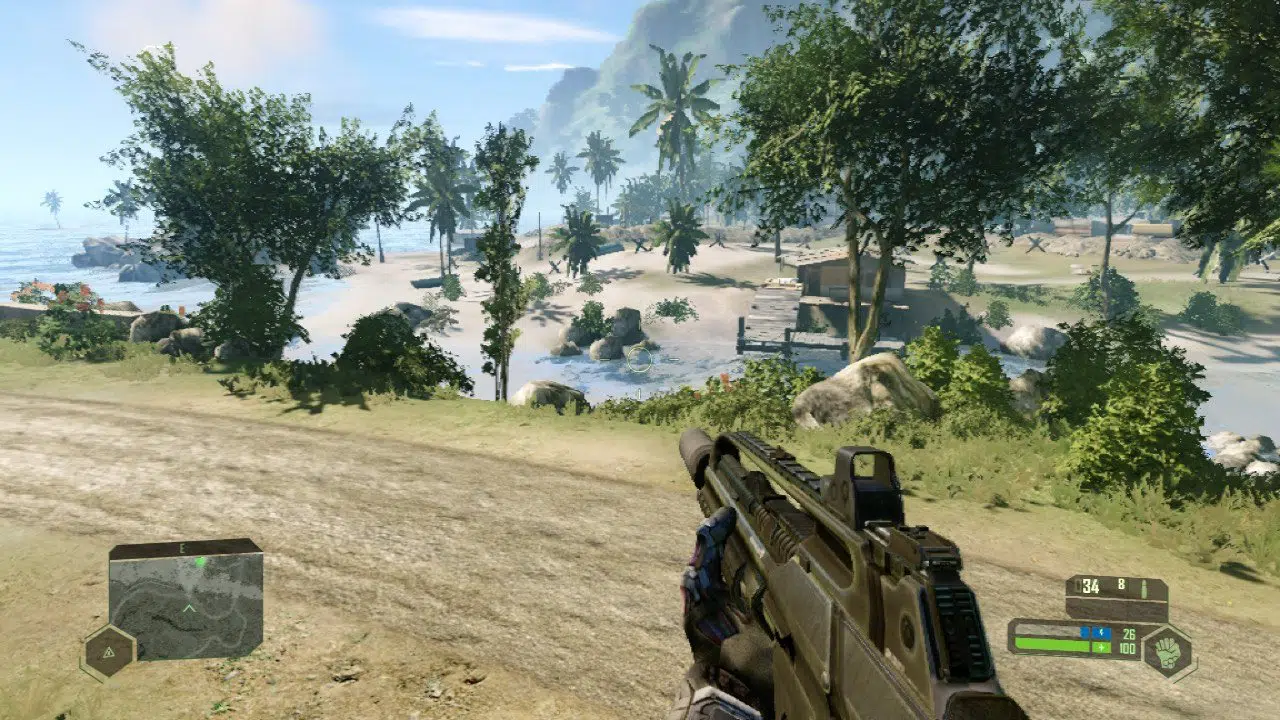Click the energy value 26
Screen dimensions: 1280x720
coord(1128,632)
